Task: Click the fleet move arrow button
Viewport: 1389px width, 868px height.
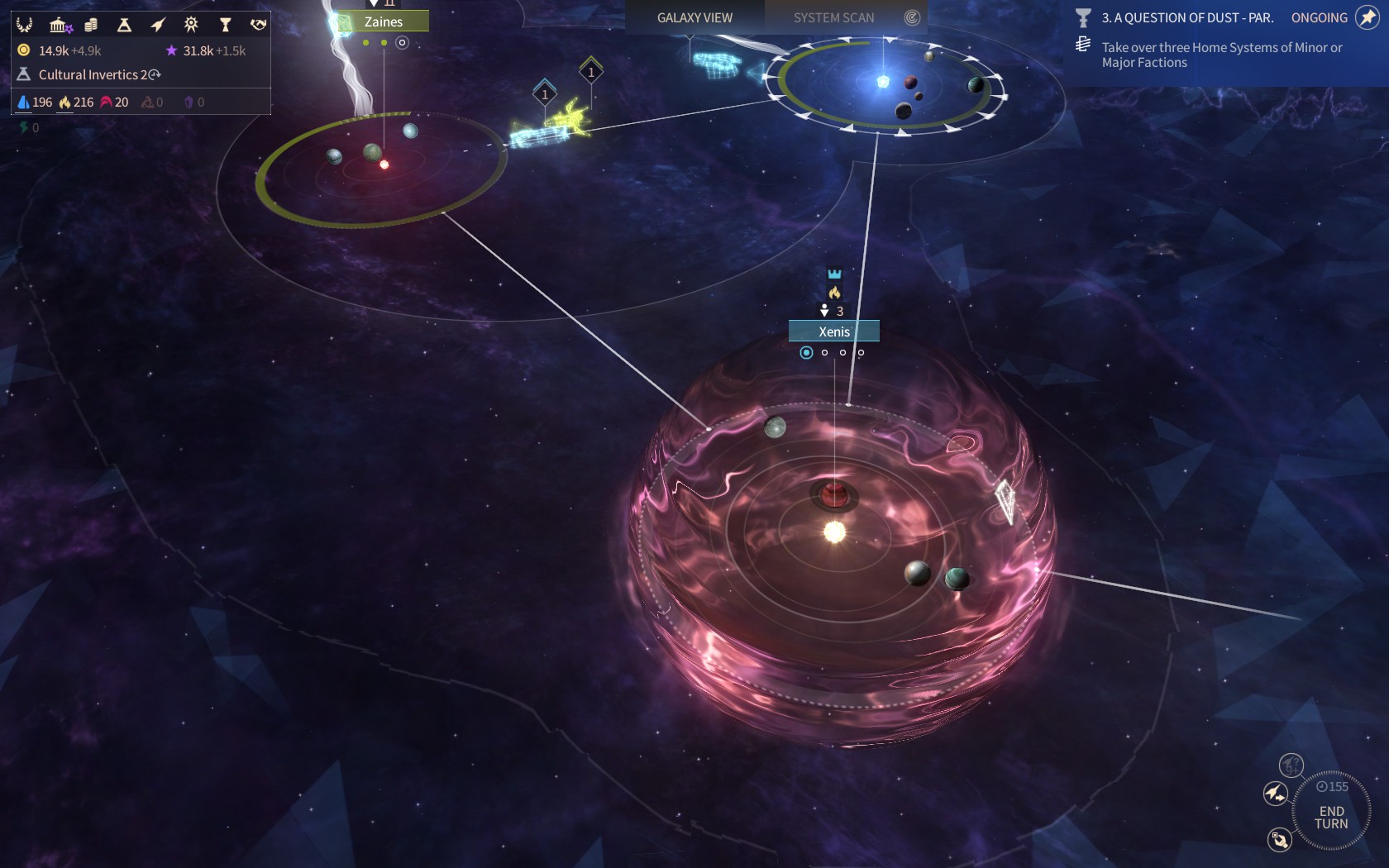Action: point(1276,794)
